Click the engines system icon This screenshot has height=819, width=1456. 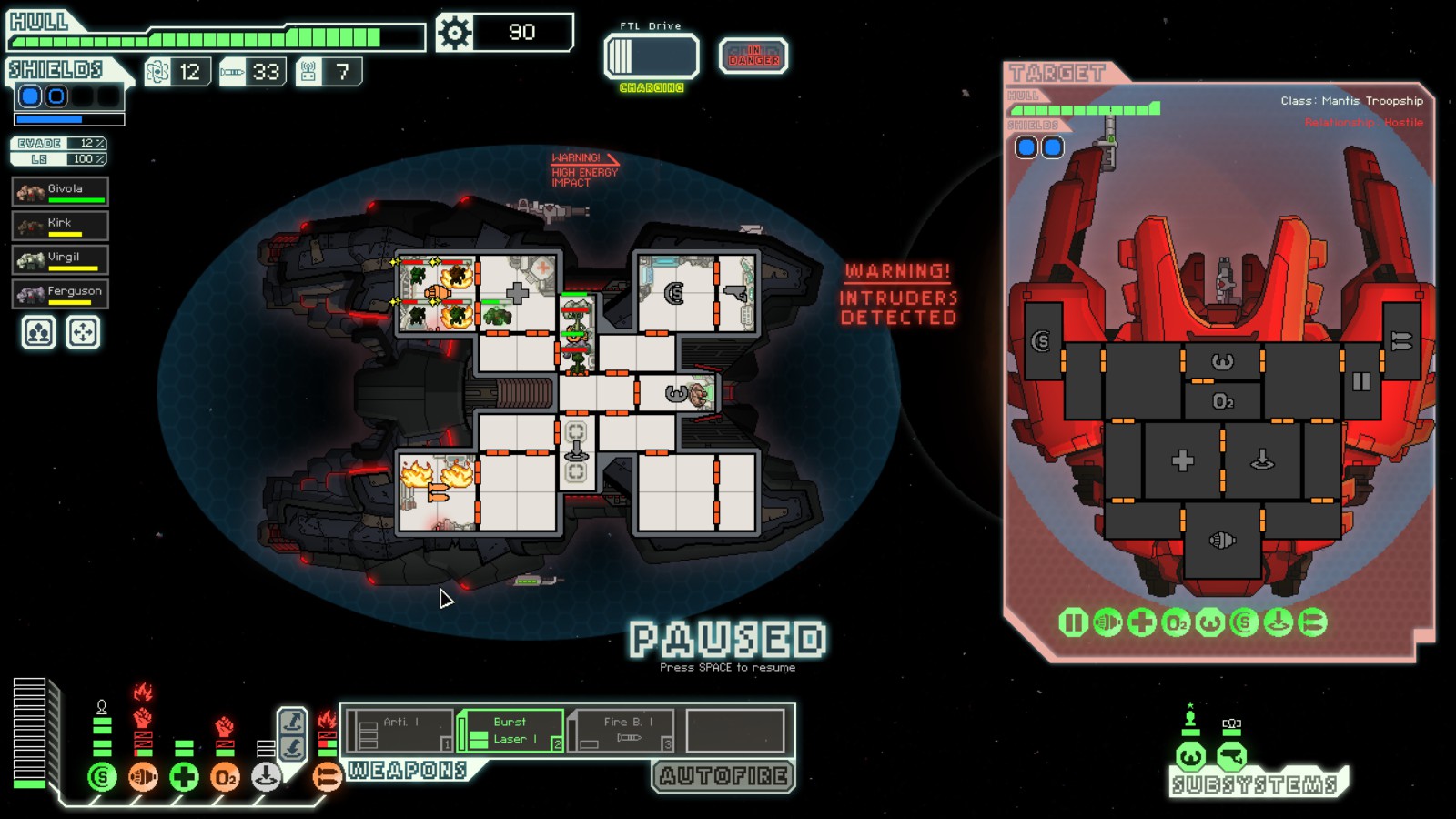[143, 777]
